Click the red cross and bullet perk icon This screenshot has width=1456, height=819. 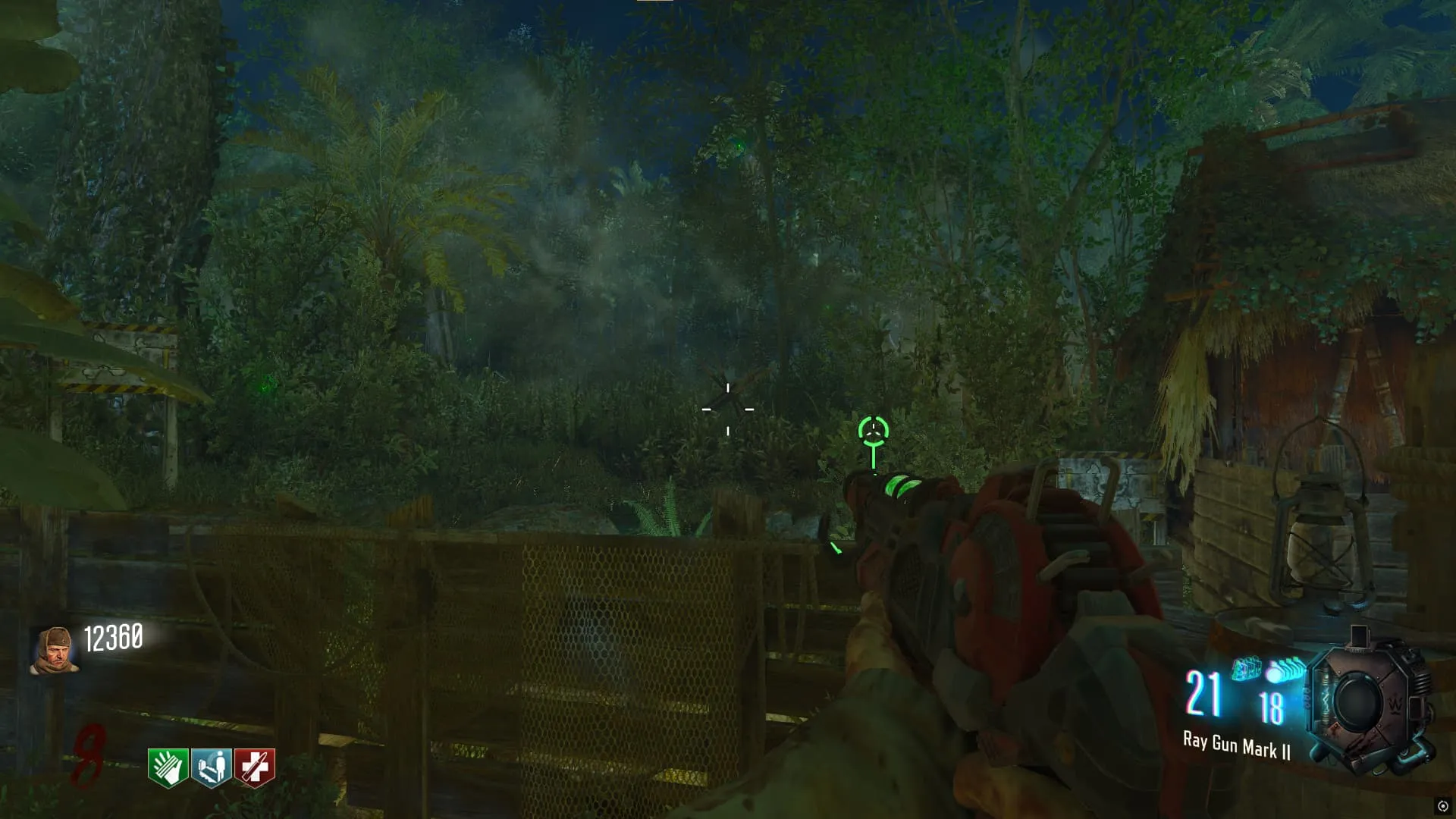pos(255,767)
